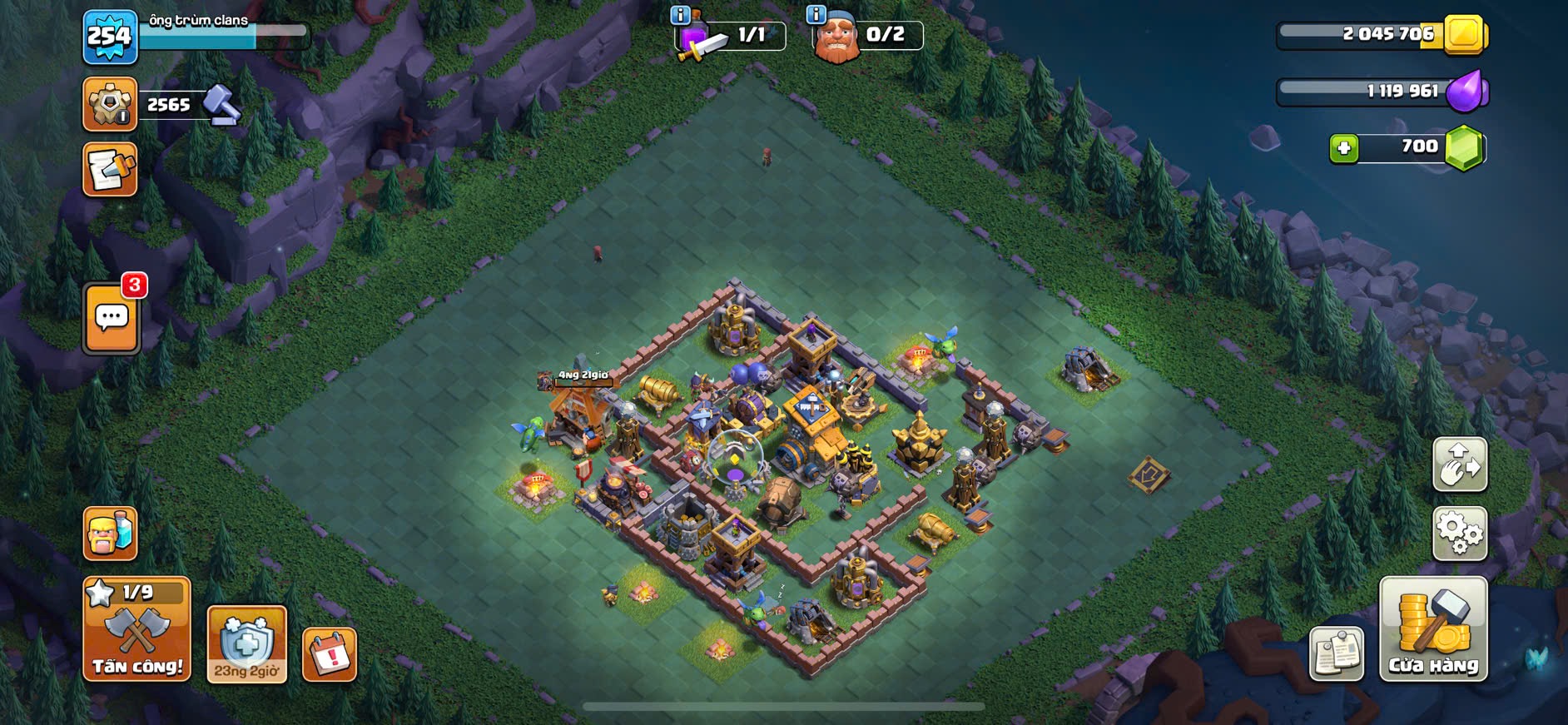Open the builder base trophy emblem

tap(110, 104)
